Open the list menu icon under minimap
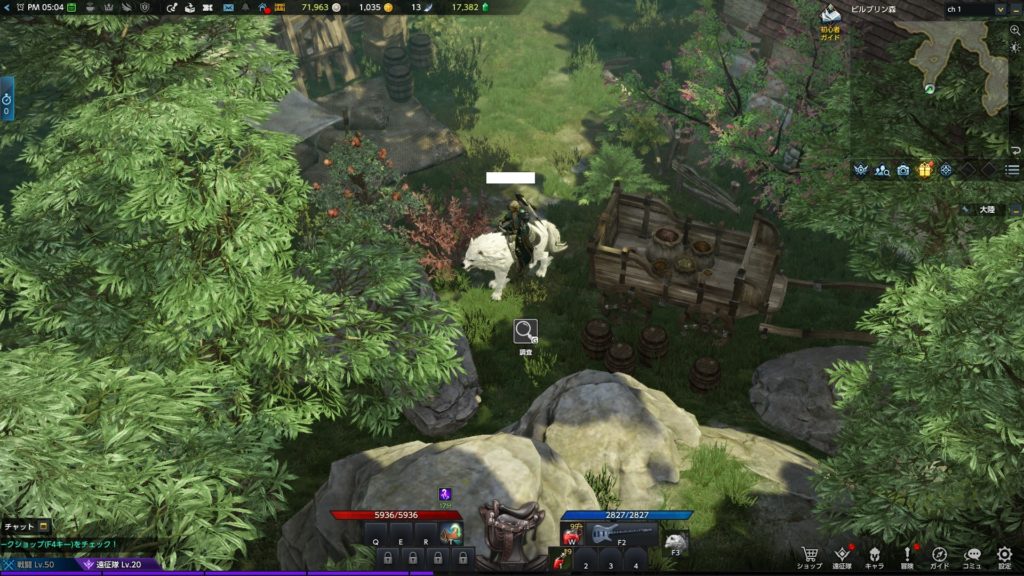The image size is (1024, 576). tap(1013, 170)
